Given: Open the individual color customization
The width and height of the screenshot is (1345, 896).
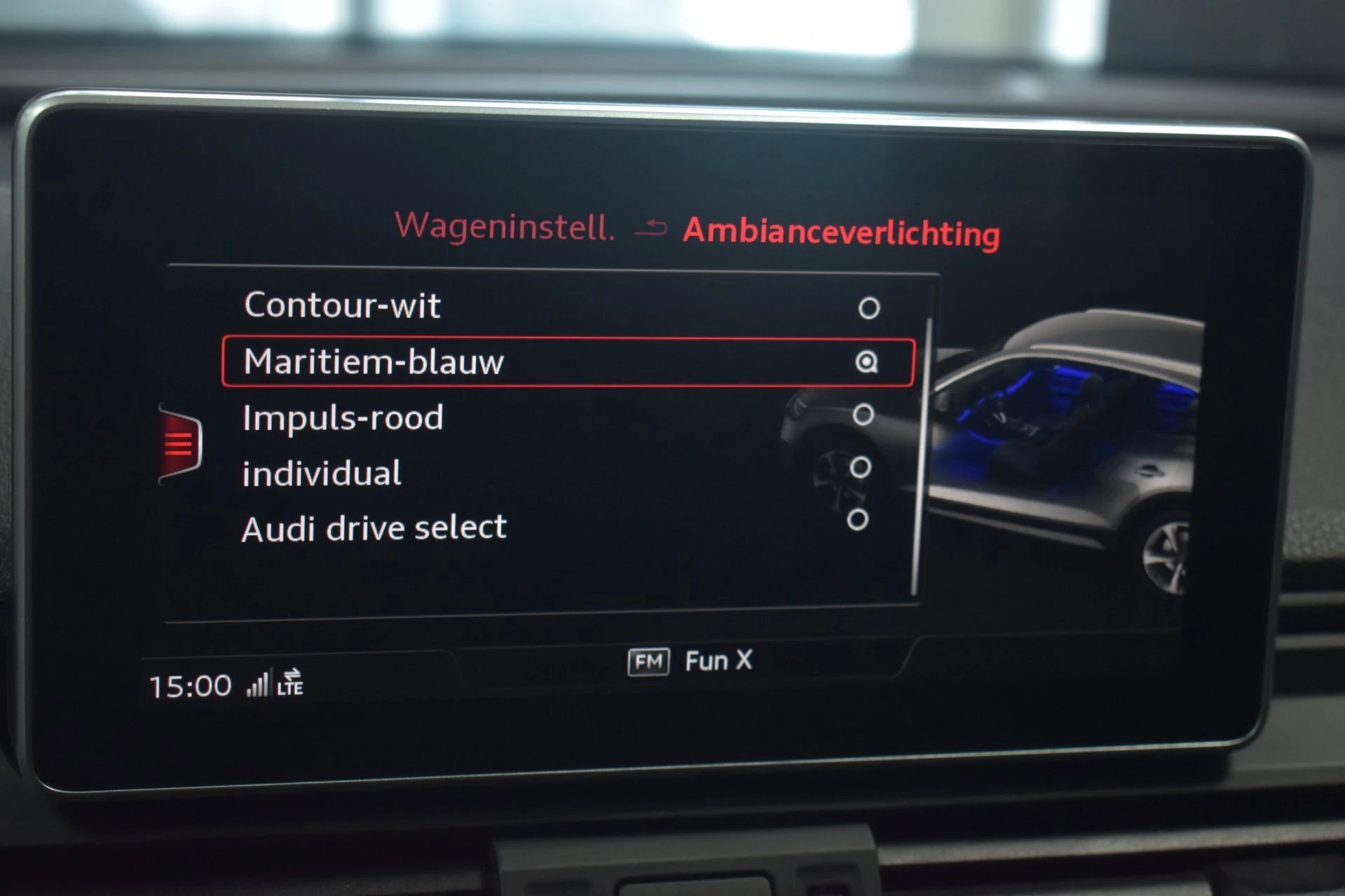Looking at the screenshot, I should coord(320,472).
